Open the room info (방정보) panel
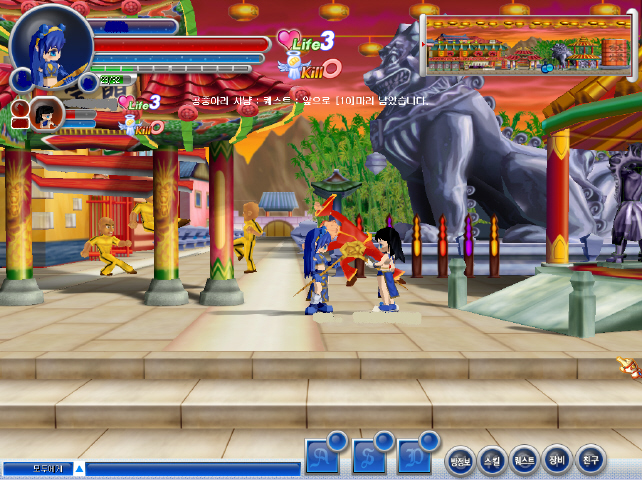 459,459
